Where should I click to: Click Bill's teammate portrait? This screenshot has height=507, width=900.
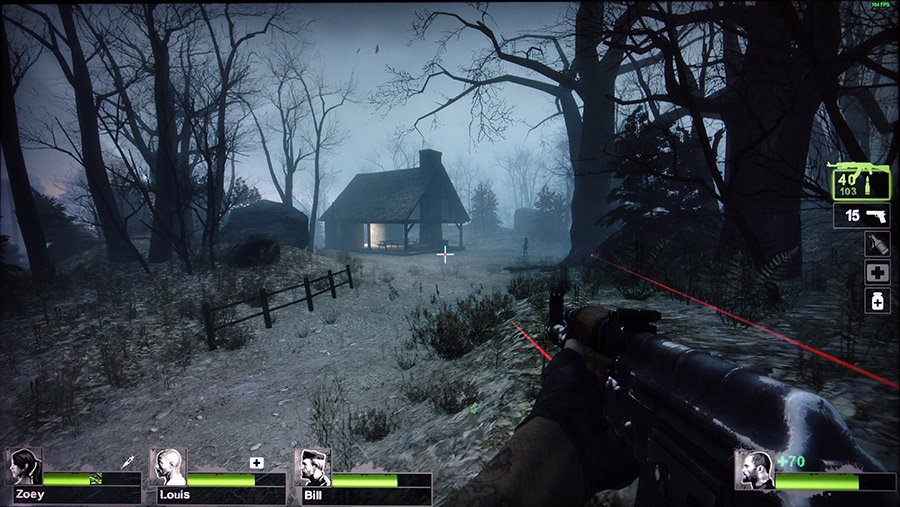click(313, 467)
